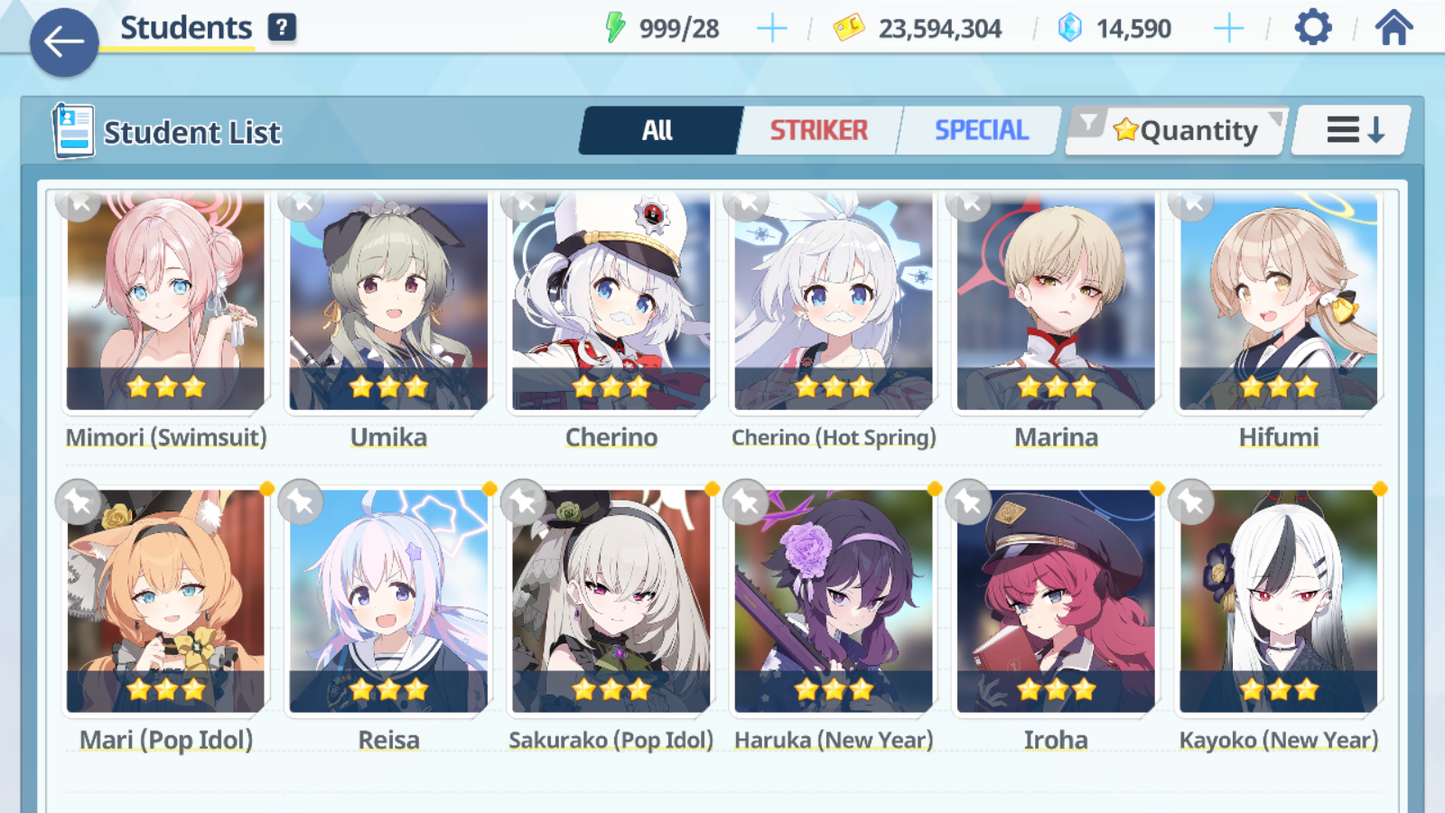
Task: Open the Quantity sort filter dropdown
Action: click(x=1177, y=130)
